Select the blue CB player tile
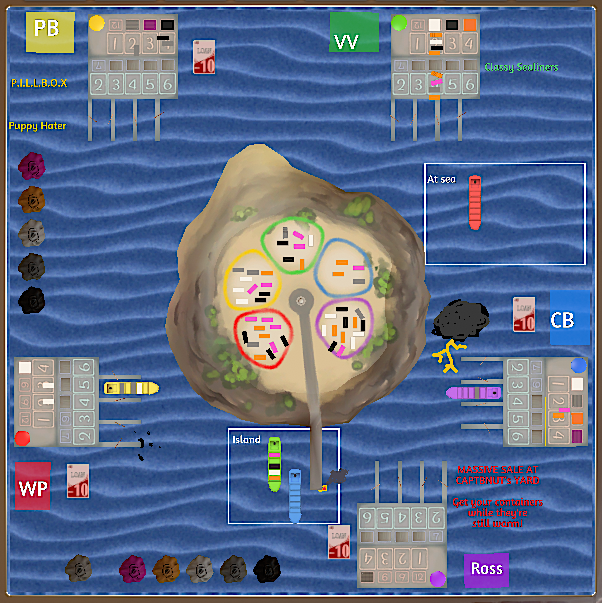Viewport: 602px width, 603px height. pyautogui.click(x=568, y=319)
